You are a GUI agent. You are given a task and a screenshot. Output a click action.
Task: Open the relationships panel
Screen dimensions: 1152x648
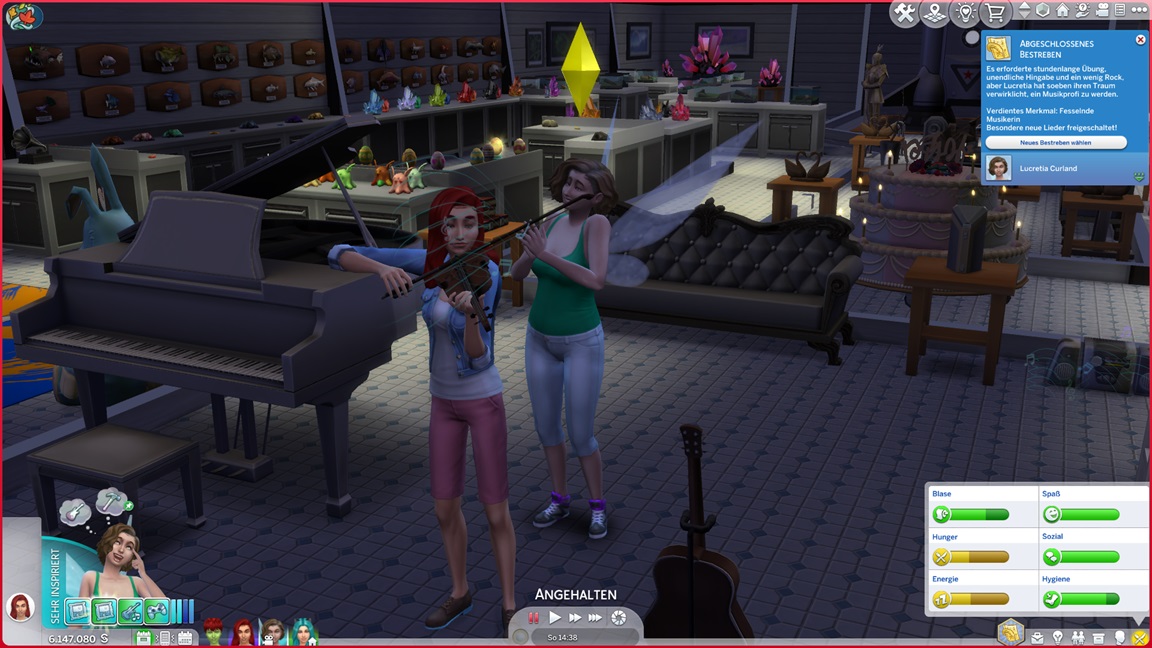click(x=1077, y=637)
